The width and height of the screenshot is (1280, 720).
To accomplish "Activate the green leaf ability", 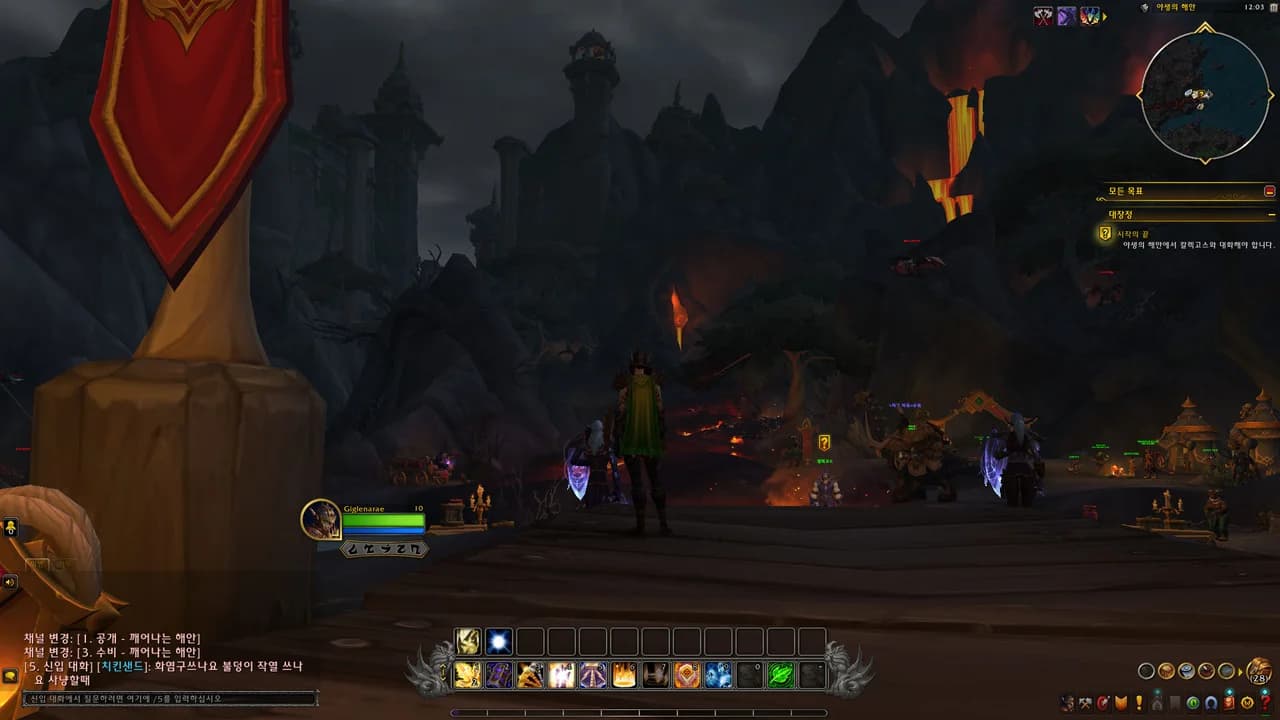I will (780, 675).
